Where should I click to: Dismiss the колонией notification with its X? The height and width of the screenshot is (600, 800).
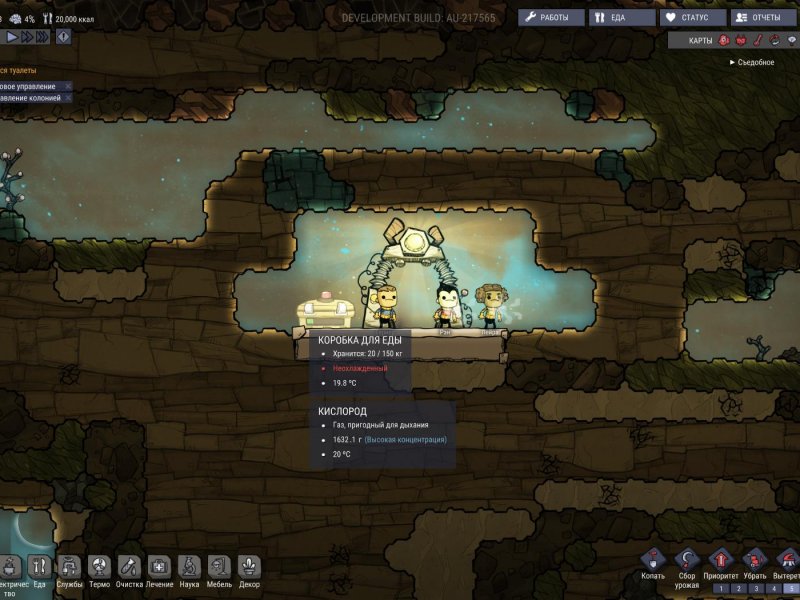point(68,98)
